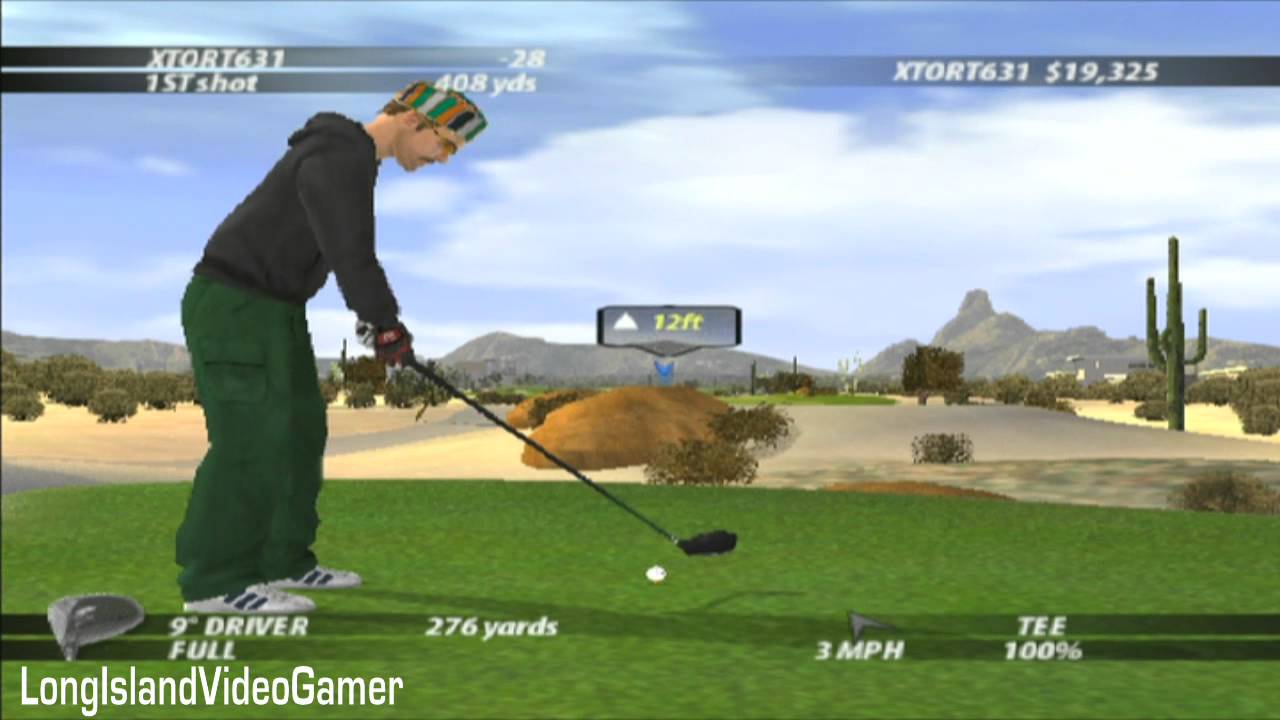The image size is (1280, 720).
Task: Select the 9° DRIVER club label
Action: click(x=238, y=627)
